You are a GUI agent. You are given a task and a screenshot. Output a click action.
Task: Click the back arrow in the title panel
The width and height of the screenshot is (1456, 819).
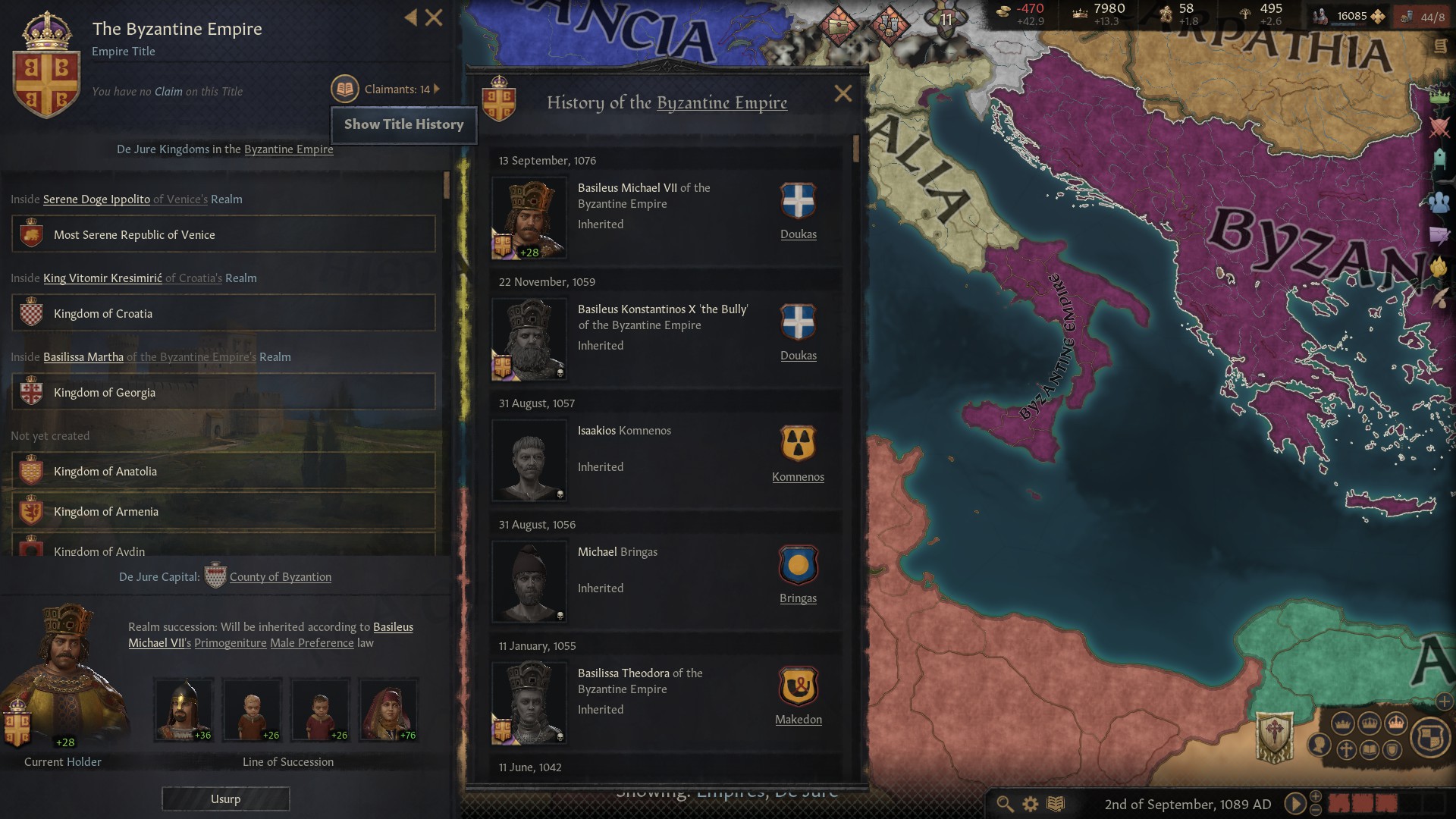411,18
